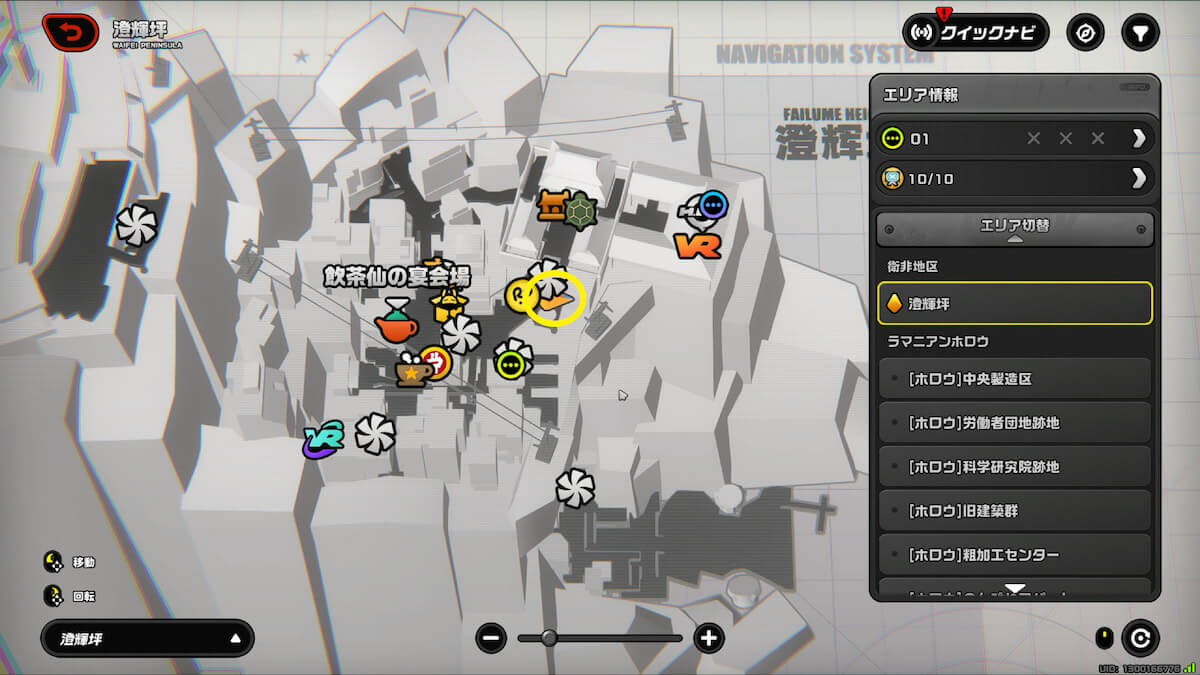Expand the 01 commission tracker row
Screen dimensions: 1200x675
(1138, 138)
